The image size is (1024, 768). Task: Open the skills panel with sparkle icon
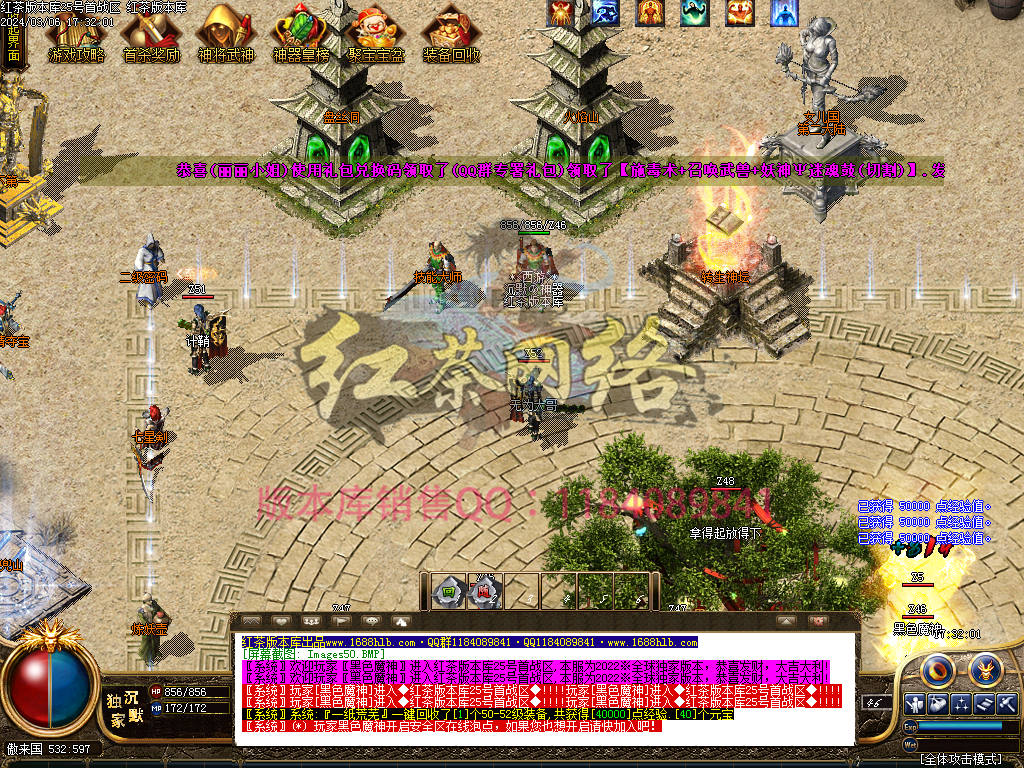(x=962, y=704)
